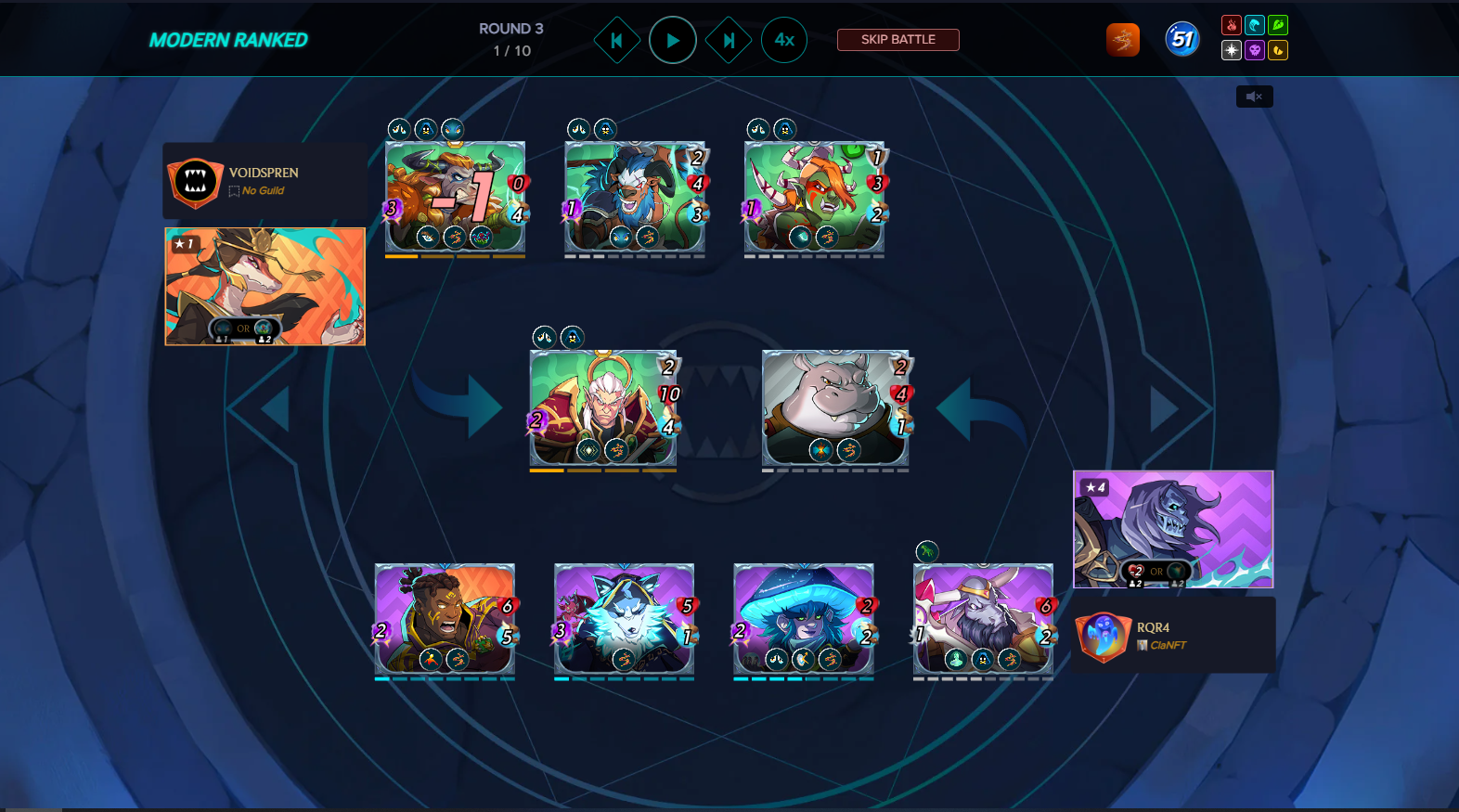Toggle the 4x playback speed
The image size is (1459, 812).
tap(784, 40)
